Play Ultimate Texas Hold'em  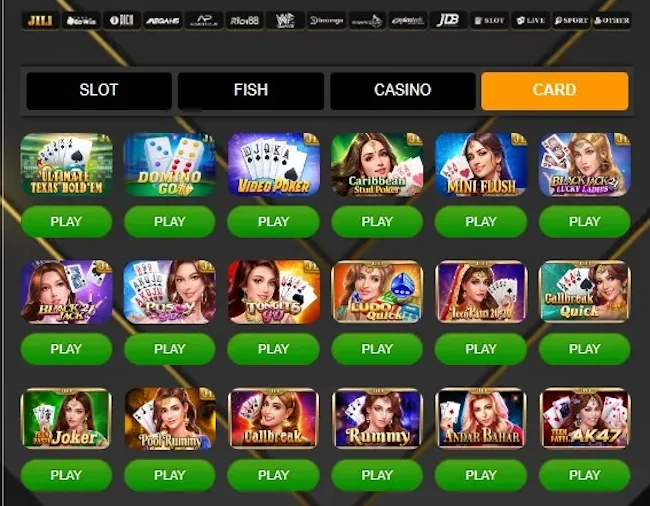point(66,222)
